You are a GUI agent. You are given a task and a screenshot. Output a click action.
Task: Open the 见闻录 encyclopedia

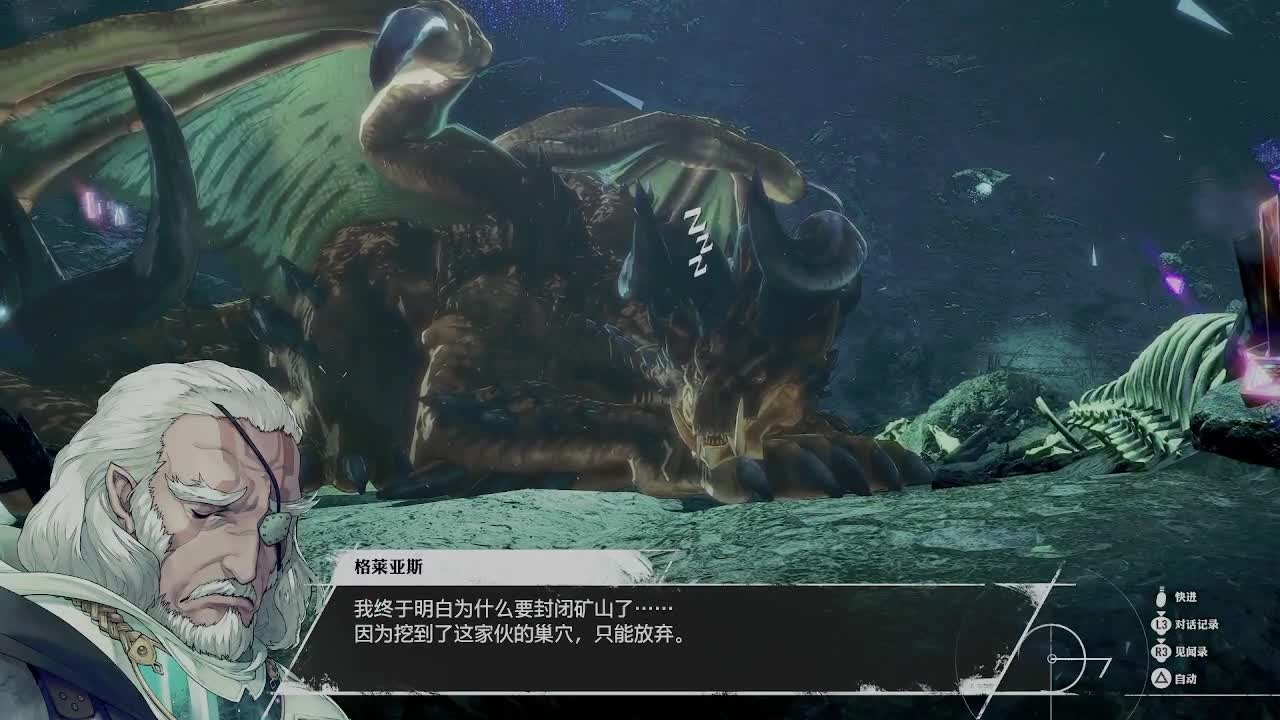[x=1194, y=652]
